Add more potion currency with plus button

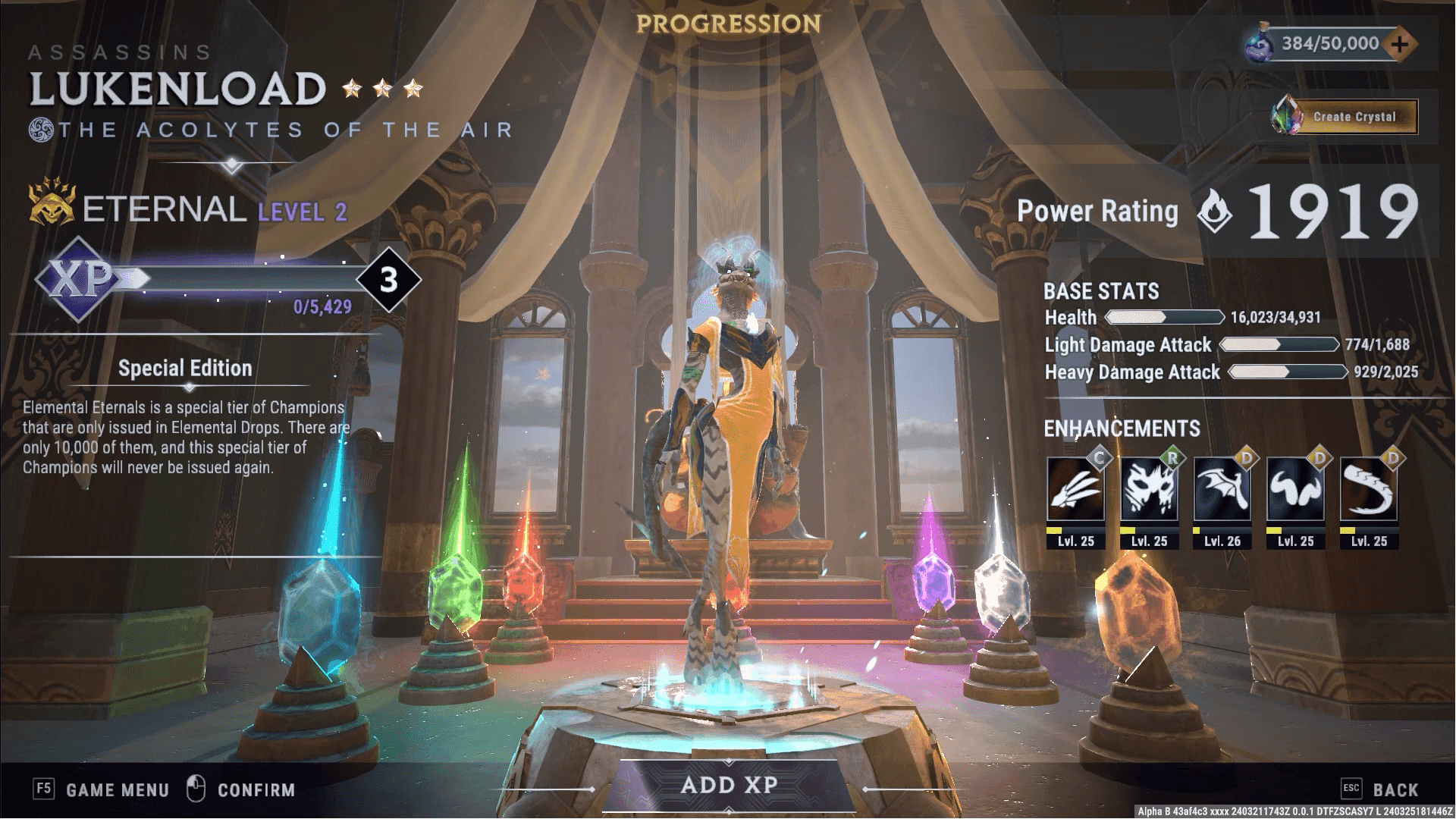pyautogui.click(x=1400, y=44)
